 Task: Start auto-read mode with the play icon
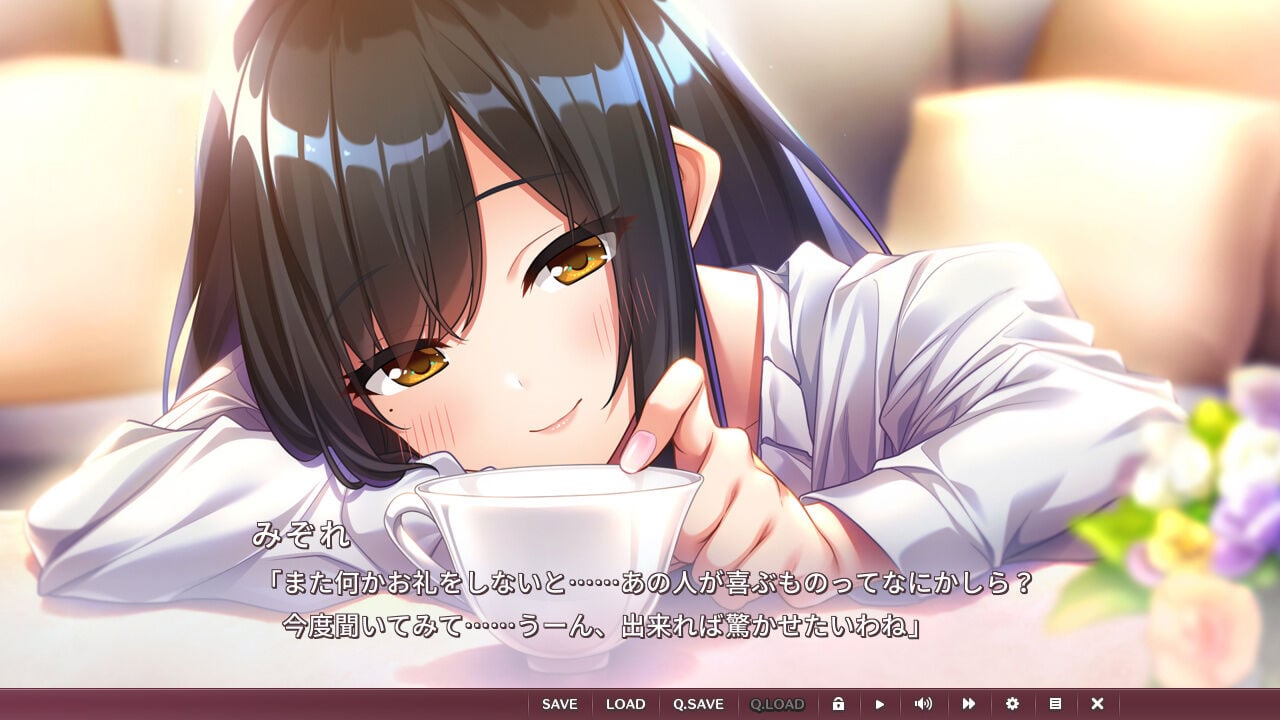[880, 703]
